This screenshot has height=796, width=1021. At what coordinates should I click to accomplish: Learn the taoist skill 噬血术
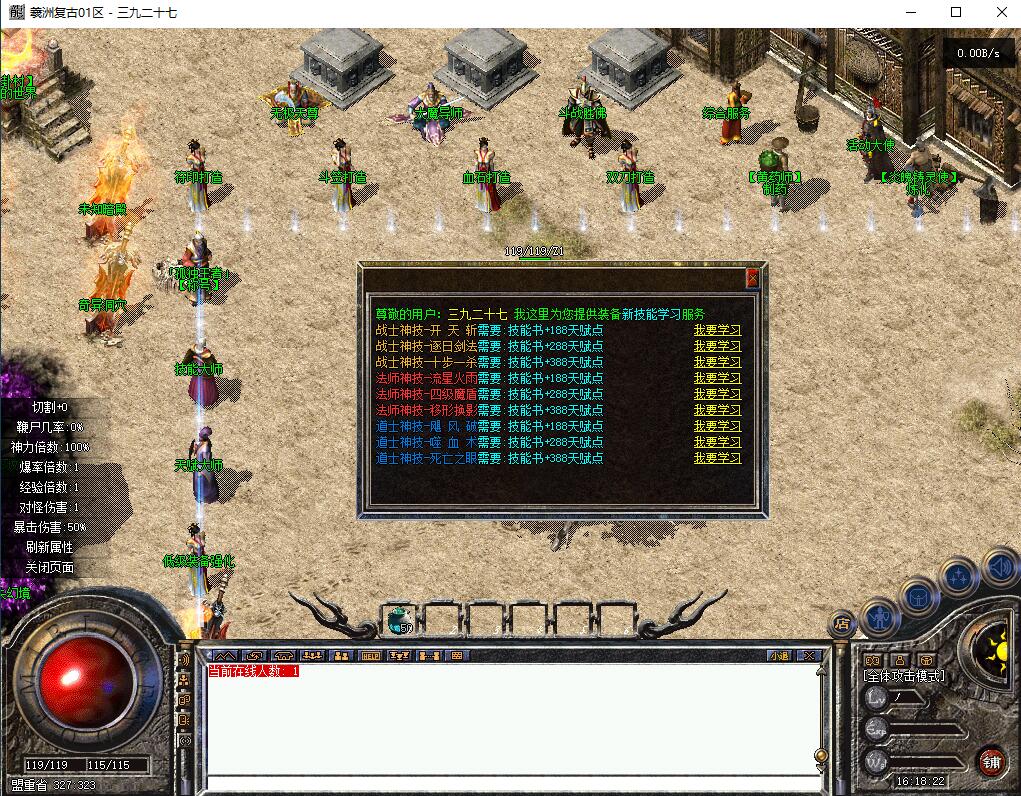click(x=717, y=442)
